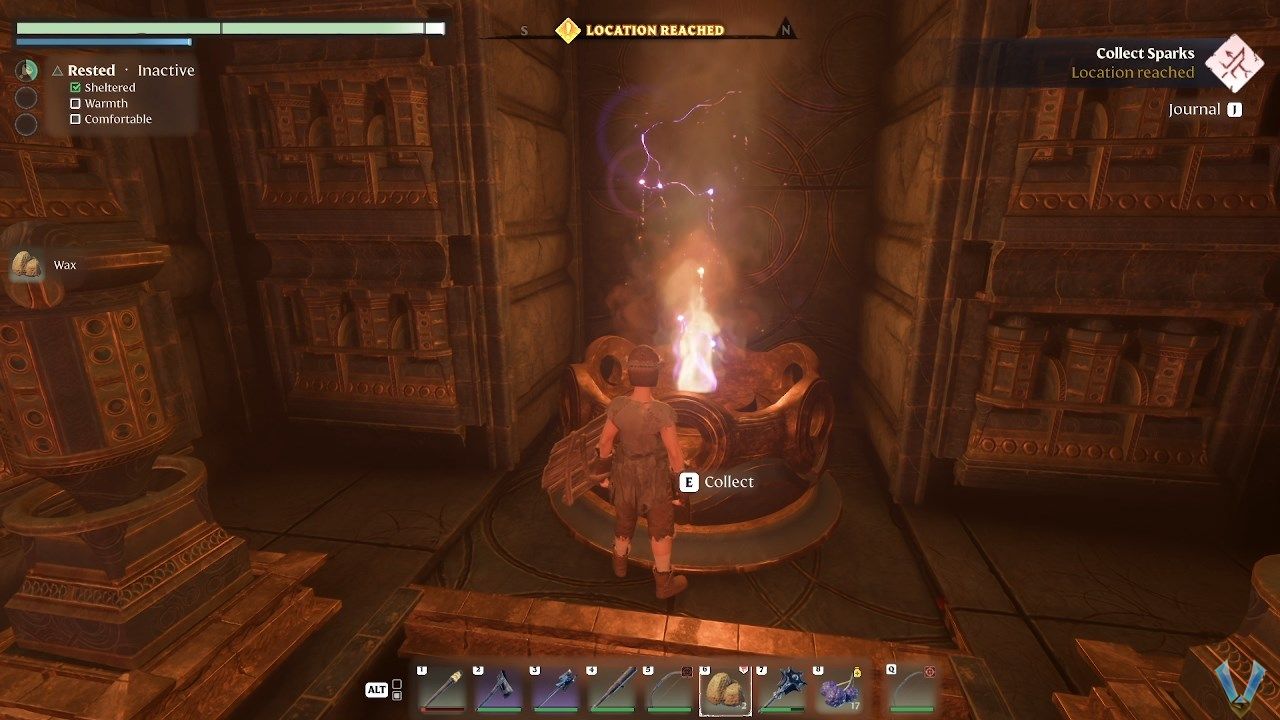Select the berries in hotbar slot 8

point(837,688)
